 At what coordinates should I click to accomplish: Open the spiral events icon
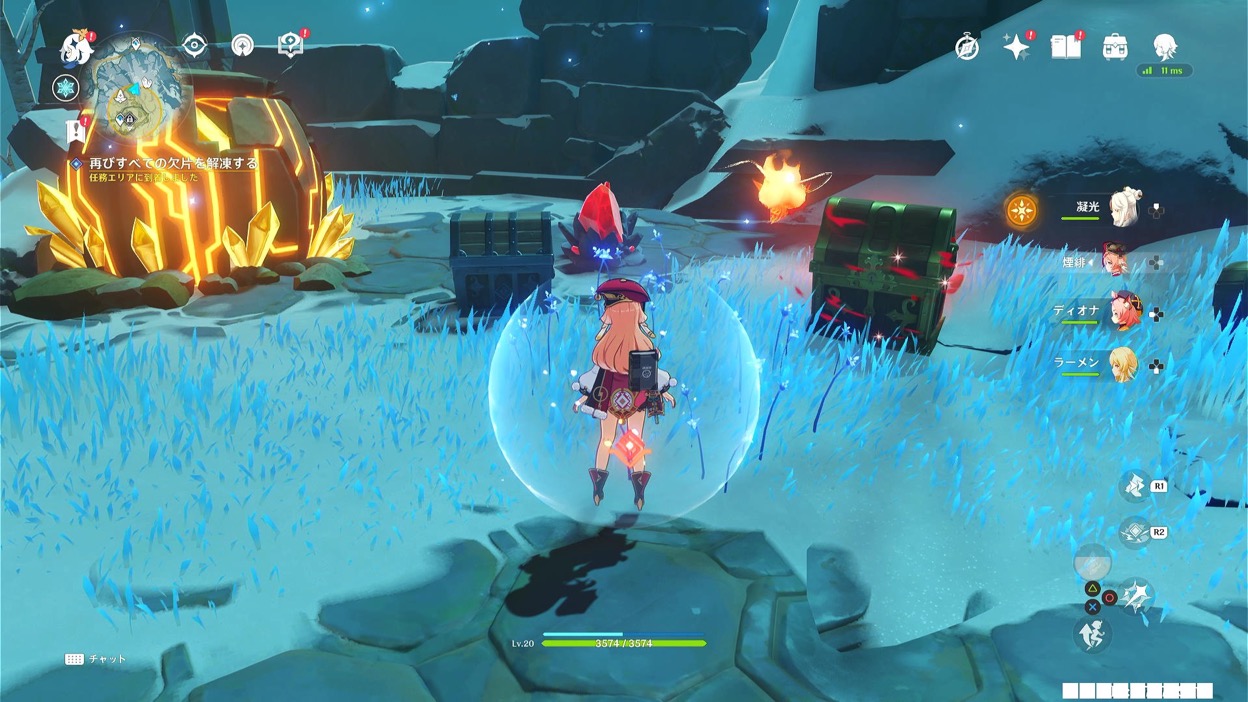[242, 46]
